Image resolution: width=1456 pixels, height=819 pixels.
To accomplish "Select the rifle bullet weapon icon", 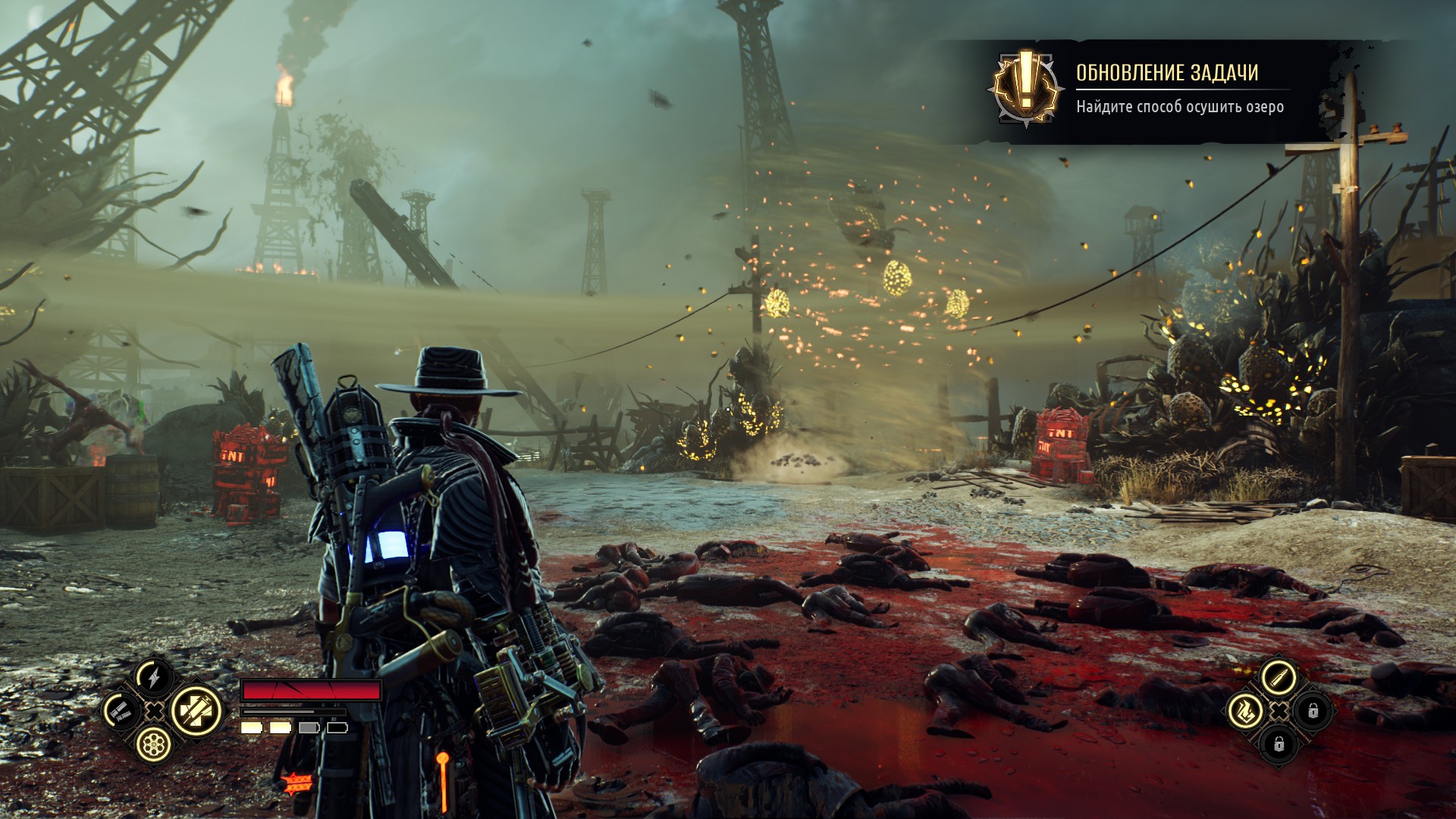I will pos(1279,677).
